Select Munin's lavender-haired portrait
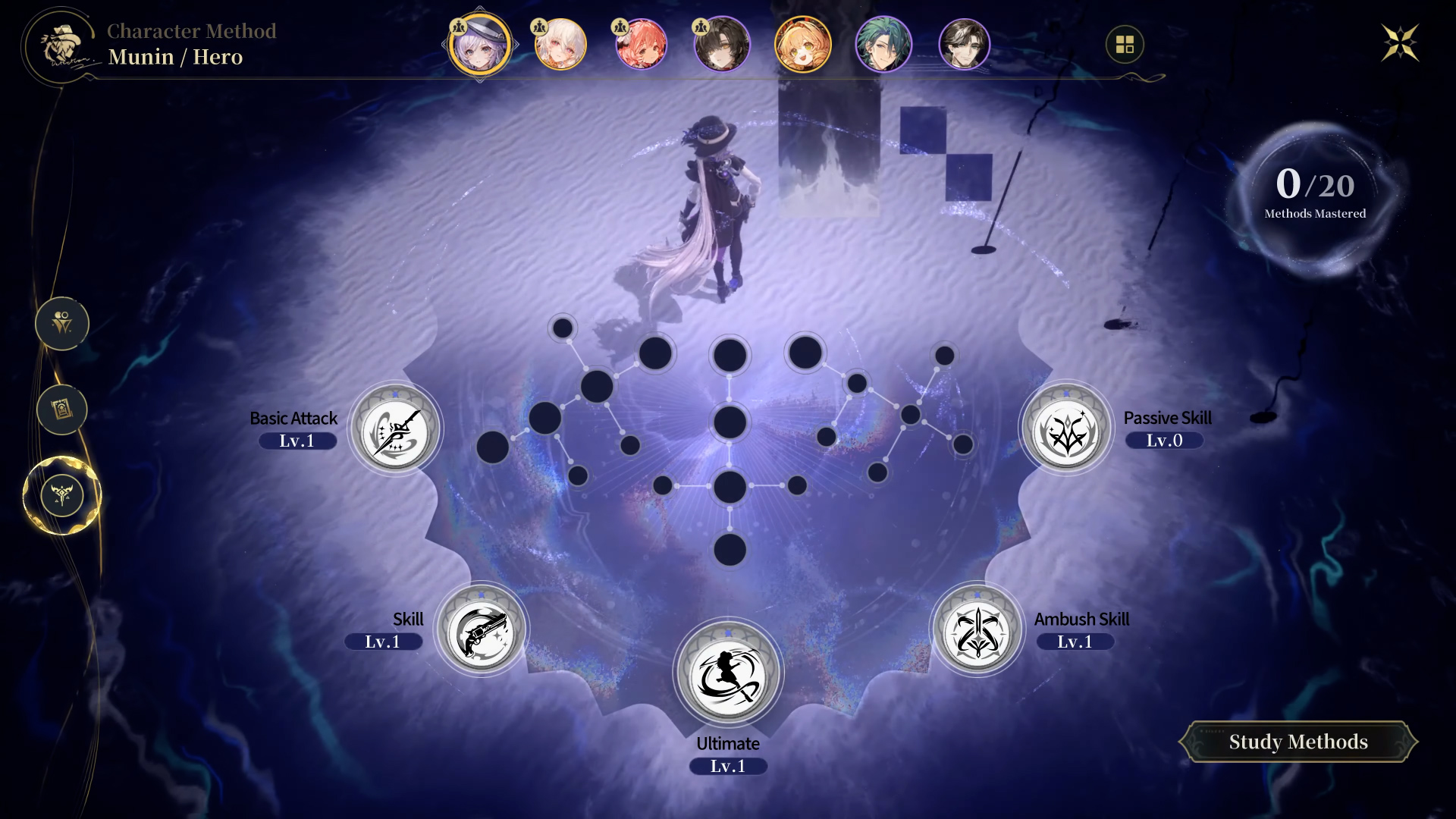1456x819 pixels. (479, 44)
